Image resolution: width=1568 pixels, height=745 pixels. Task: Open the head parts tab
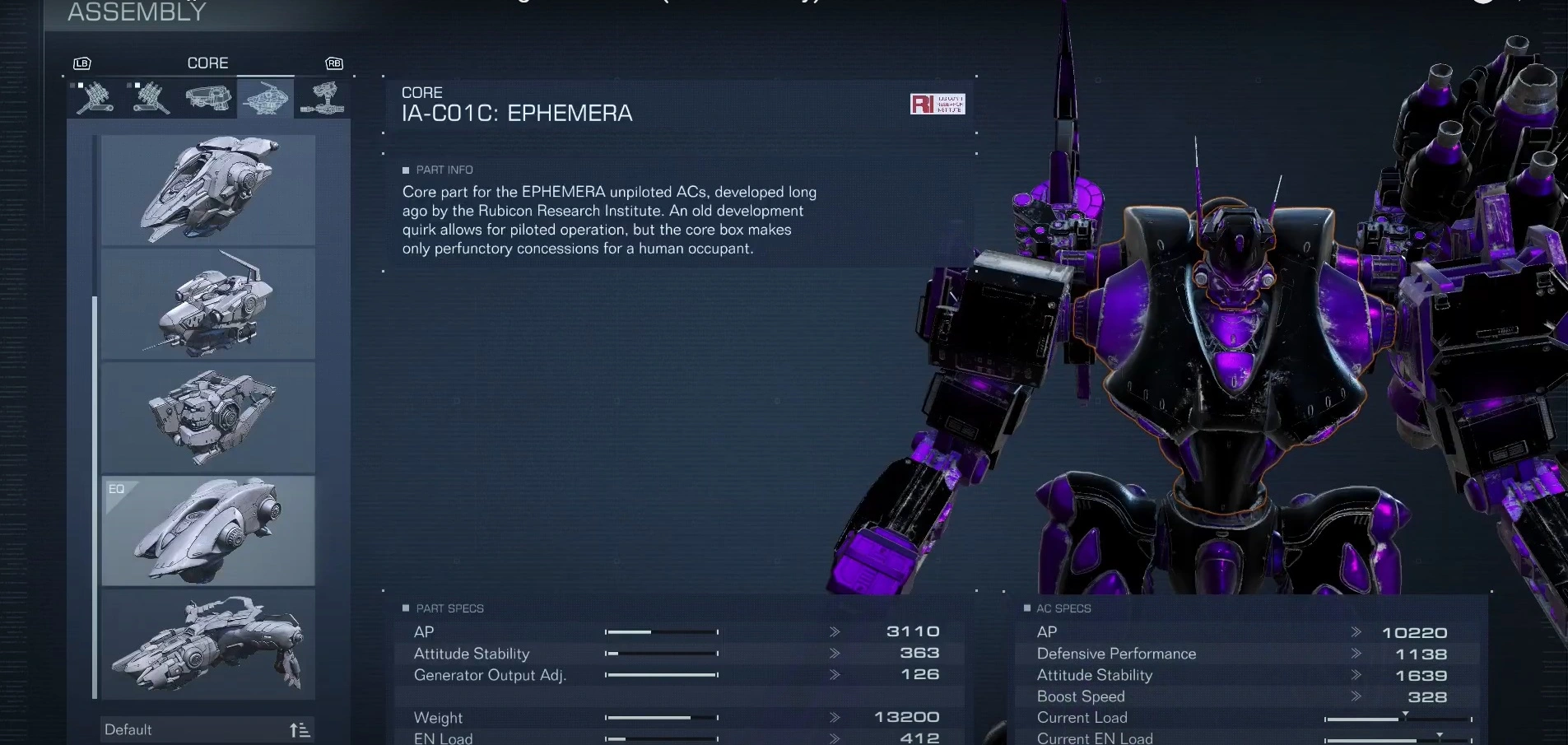[x=207, y=98]
